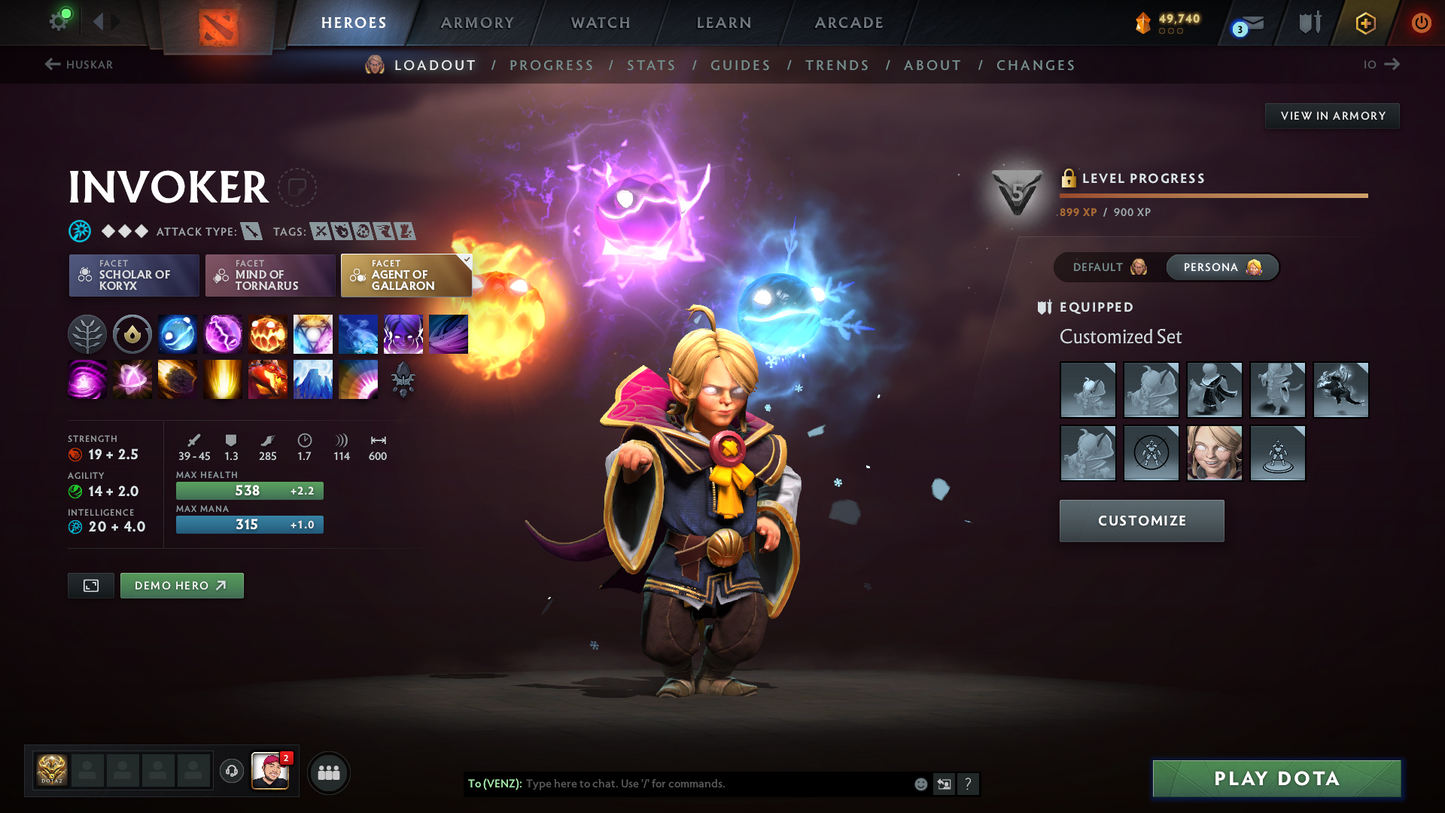Select the Scholar of Koryx facet
The height and width of the screenshot is (813, 1445).
(x=133, y=275)
